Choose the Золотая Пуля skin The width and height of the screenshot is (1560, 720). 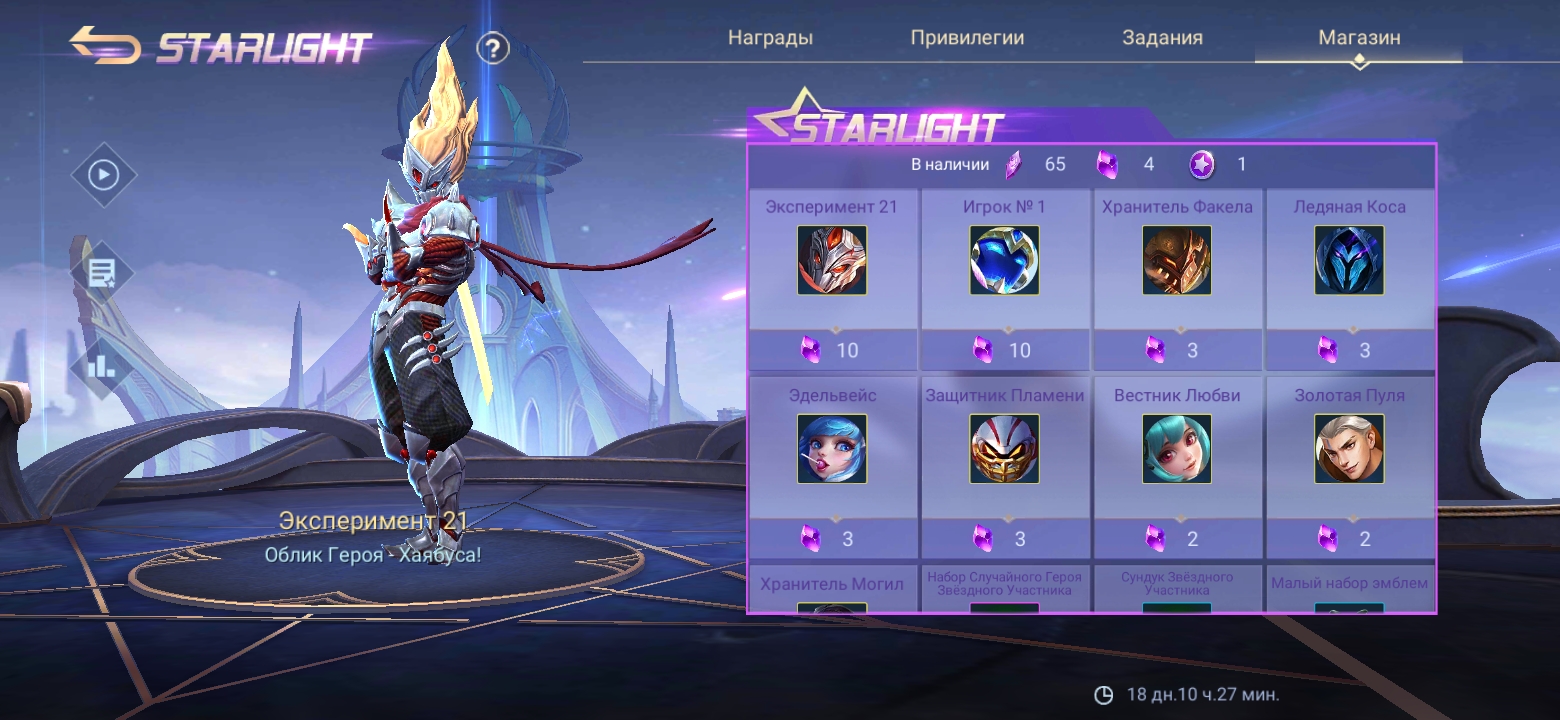[1349, 449]
